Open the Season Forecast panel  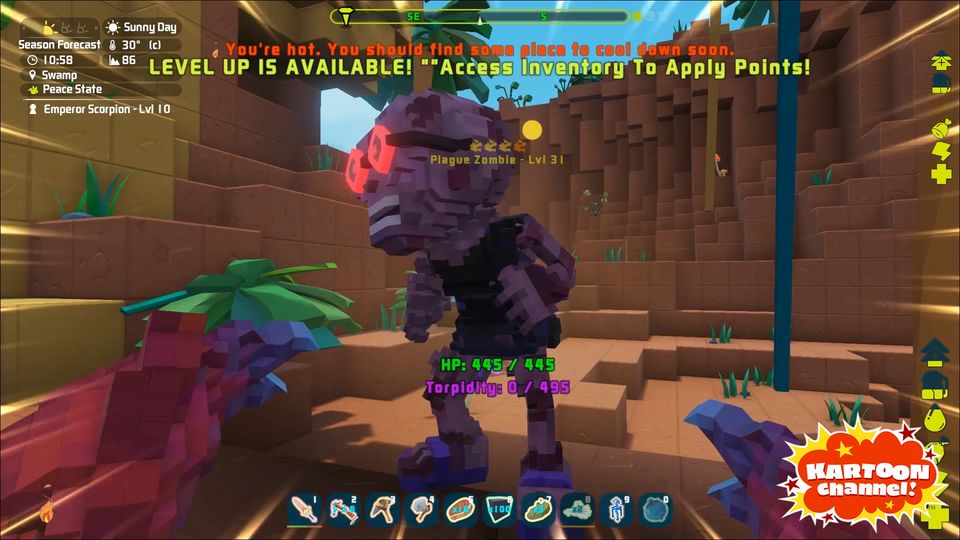pyautogui.click(x=60, y=45)
